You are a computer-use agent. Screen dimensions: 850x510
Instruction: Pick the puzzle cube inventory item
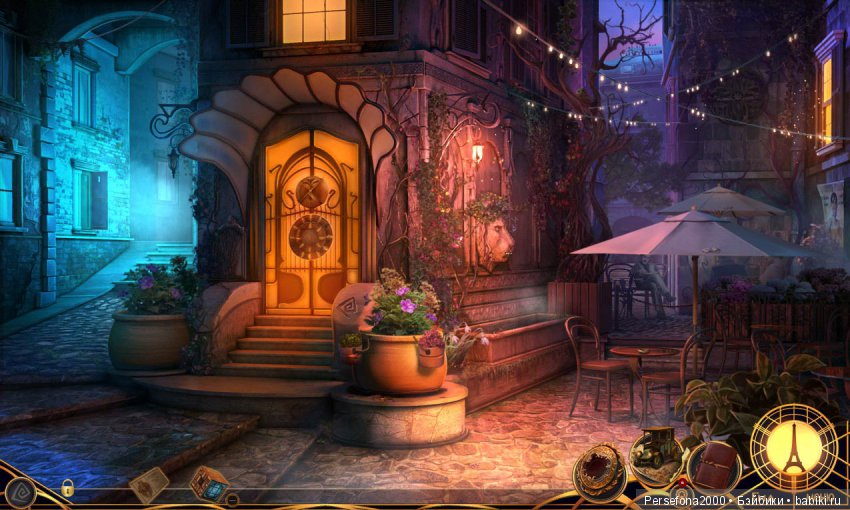tap(209, 482)
